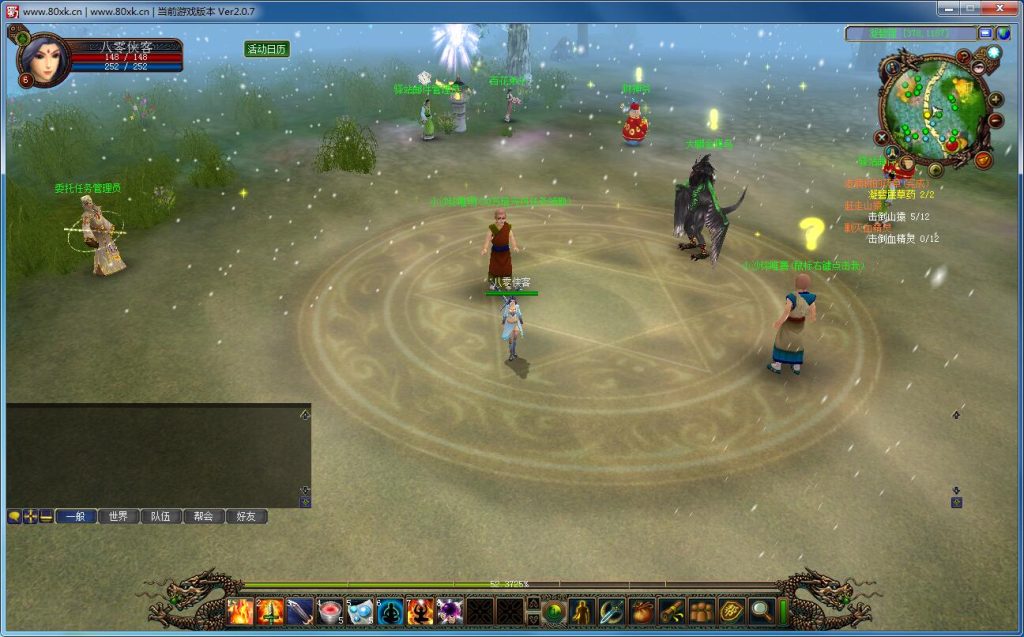Open the 活动日历 activity calendar
1024x637 pixels.
(267, 49)
